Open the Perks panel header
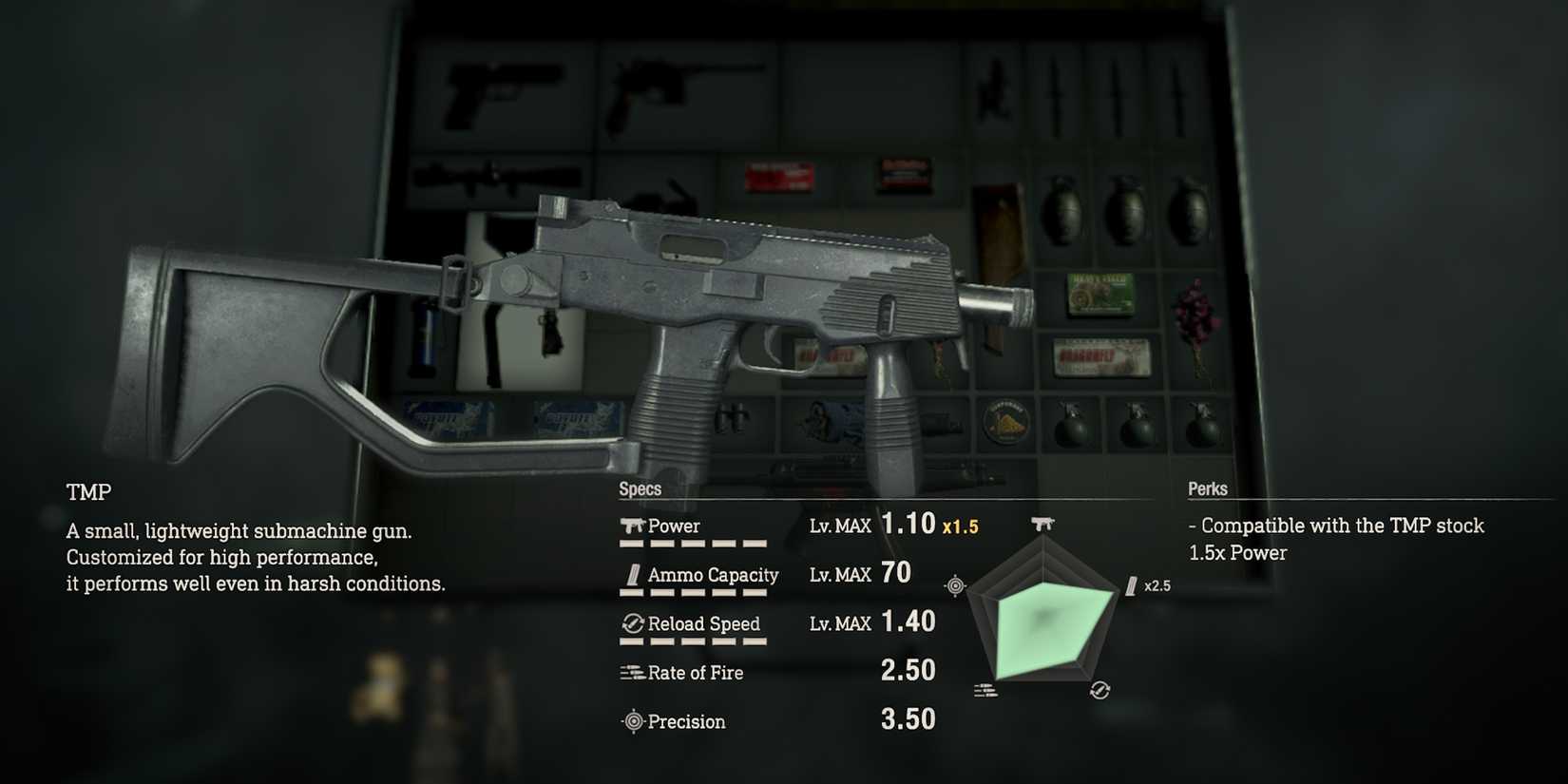This screenshot has height=784, width=1568. pyautogui.click(x=1207, y=489)
